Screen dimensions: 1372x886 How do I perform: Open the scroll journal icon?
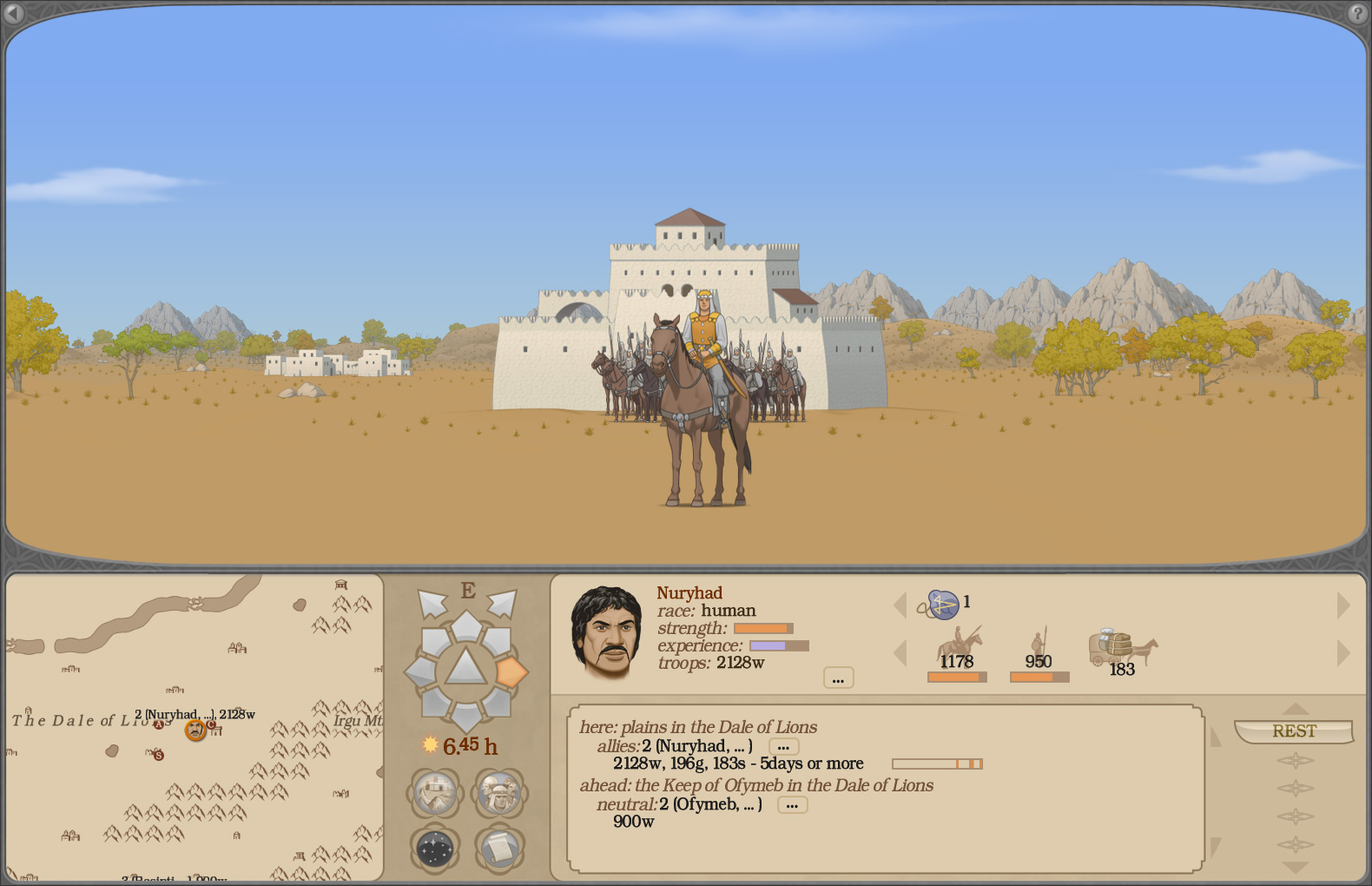(499, 849)
